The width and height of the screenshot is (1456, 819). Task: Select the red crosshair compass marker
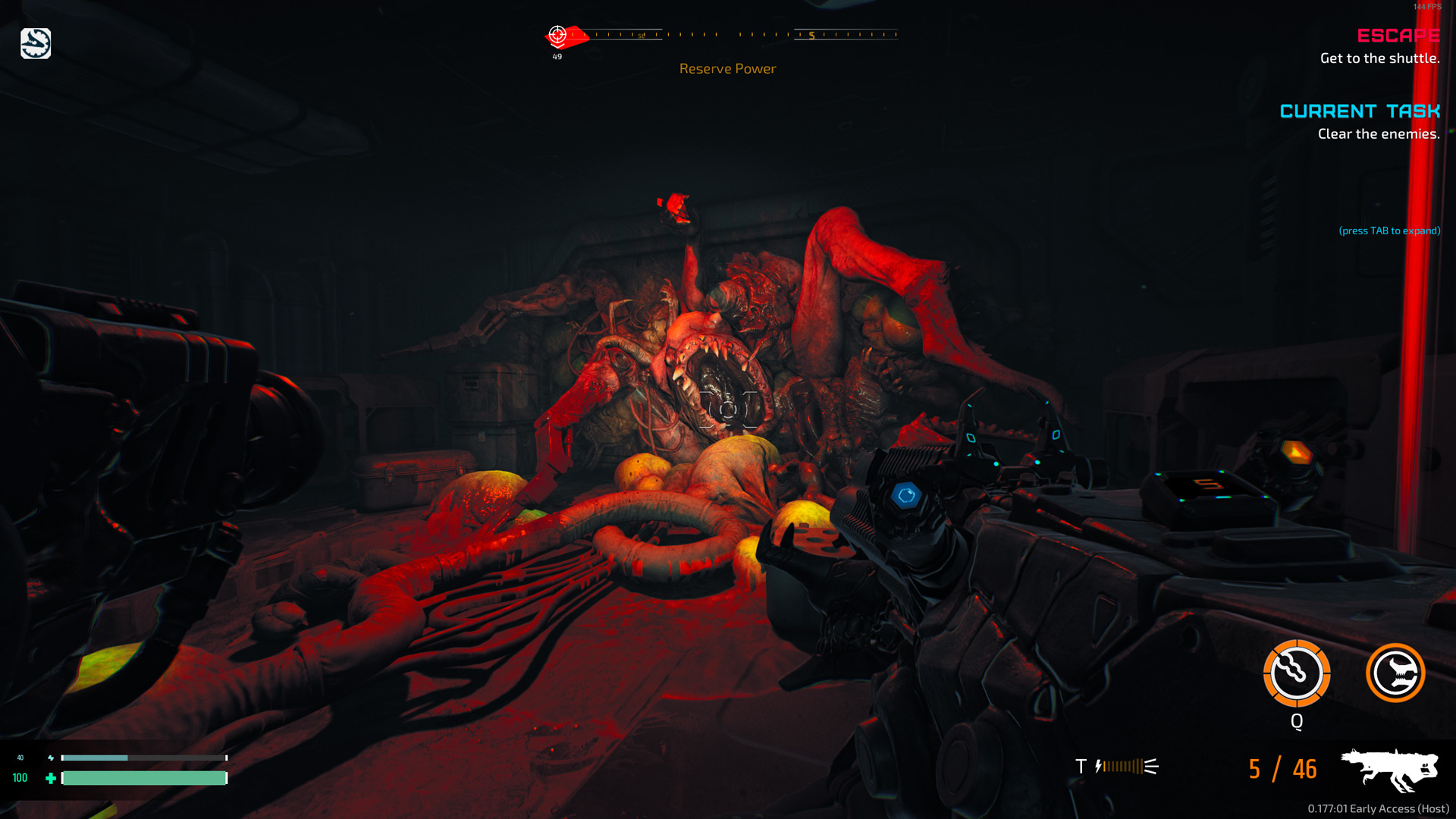point(558,35)
